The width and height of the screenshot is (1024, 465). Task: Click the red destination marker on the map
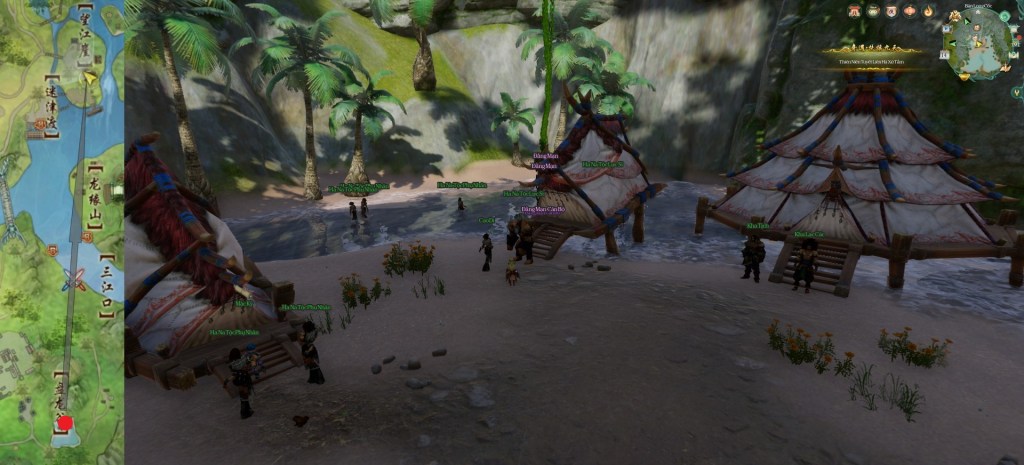tap(65, 422)
